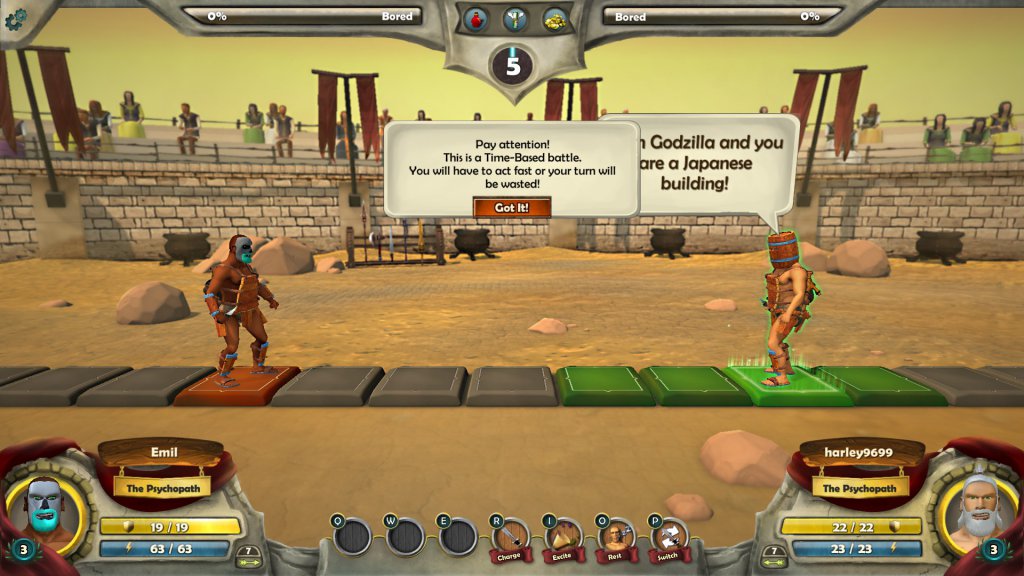Click the winged staff icon
This screenshot has height=576, width=1024.
[516, 19]
